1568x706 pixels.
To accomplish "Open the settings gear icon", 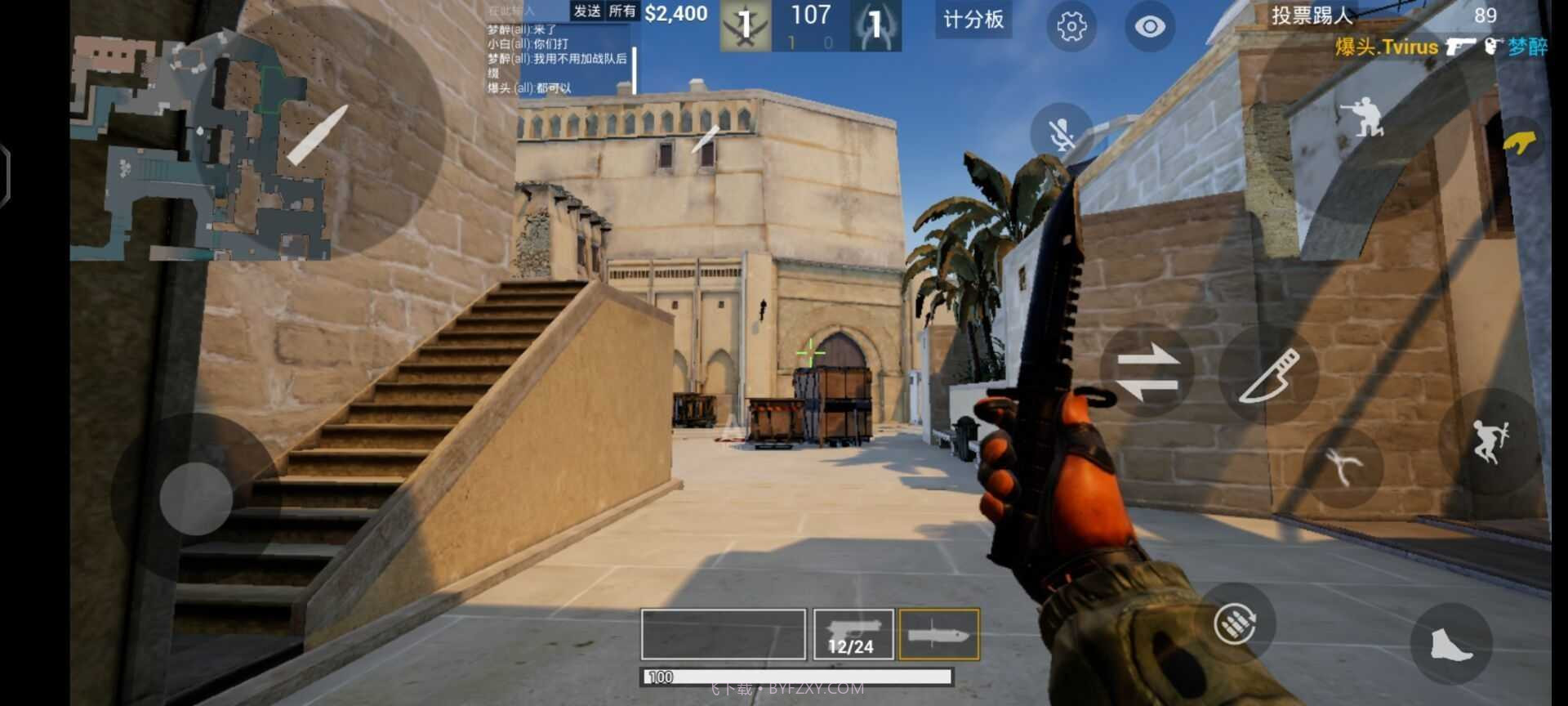I will click(x=1071, y=26).
